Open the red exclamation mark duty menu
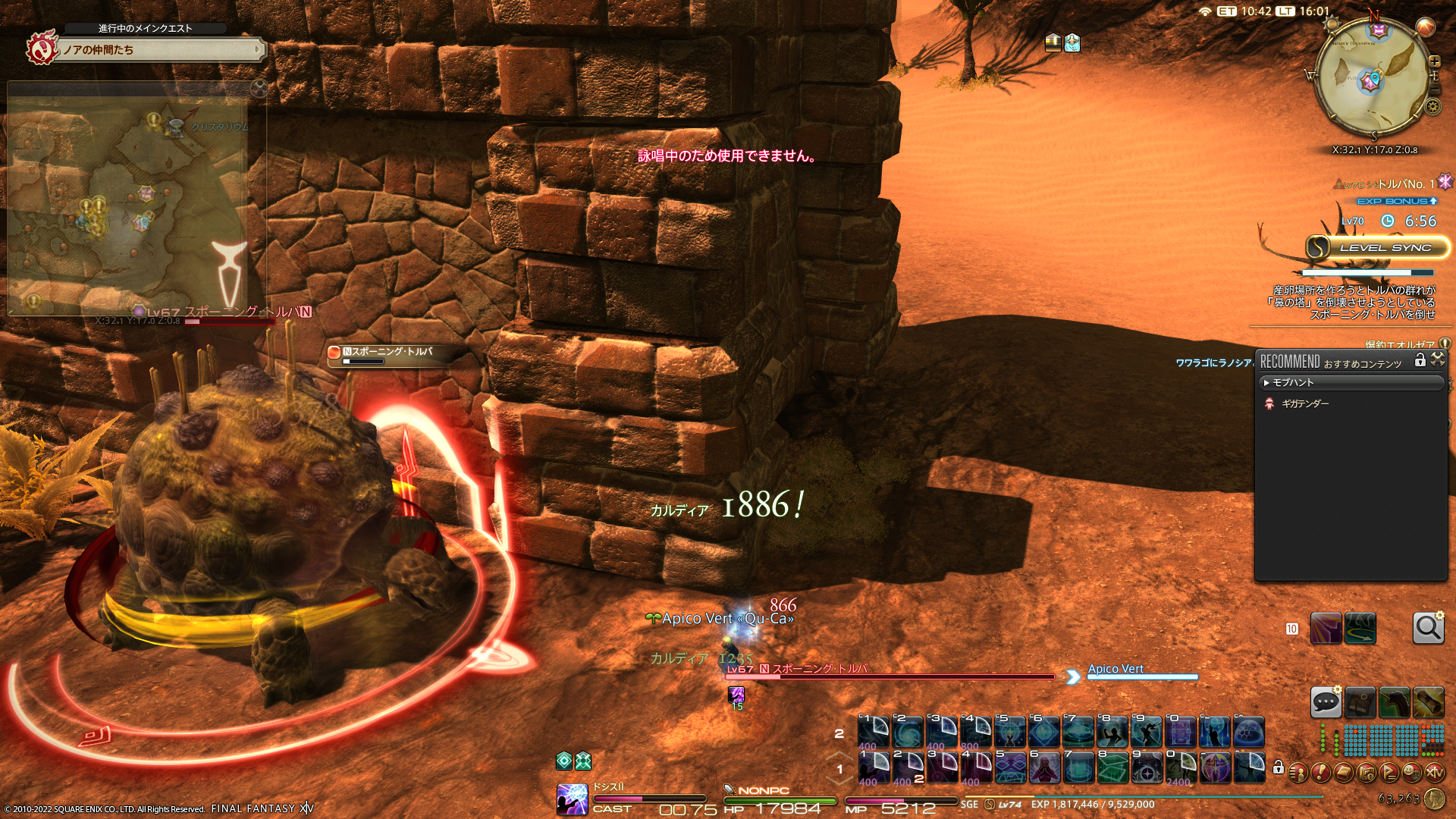1456x819 pixels. pyautogui.click(x=1320, y=773)
